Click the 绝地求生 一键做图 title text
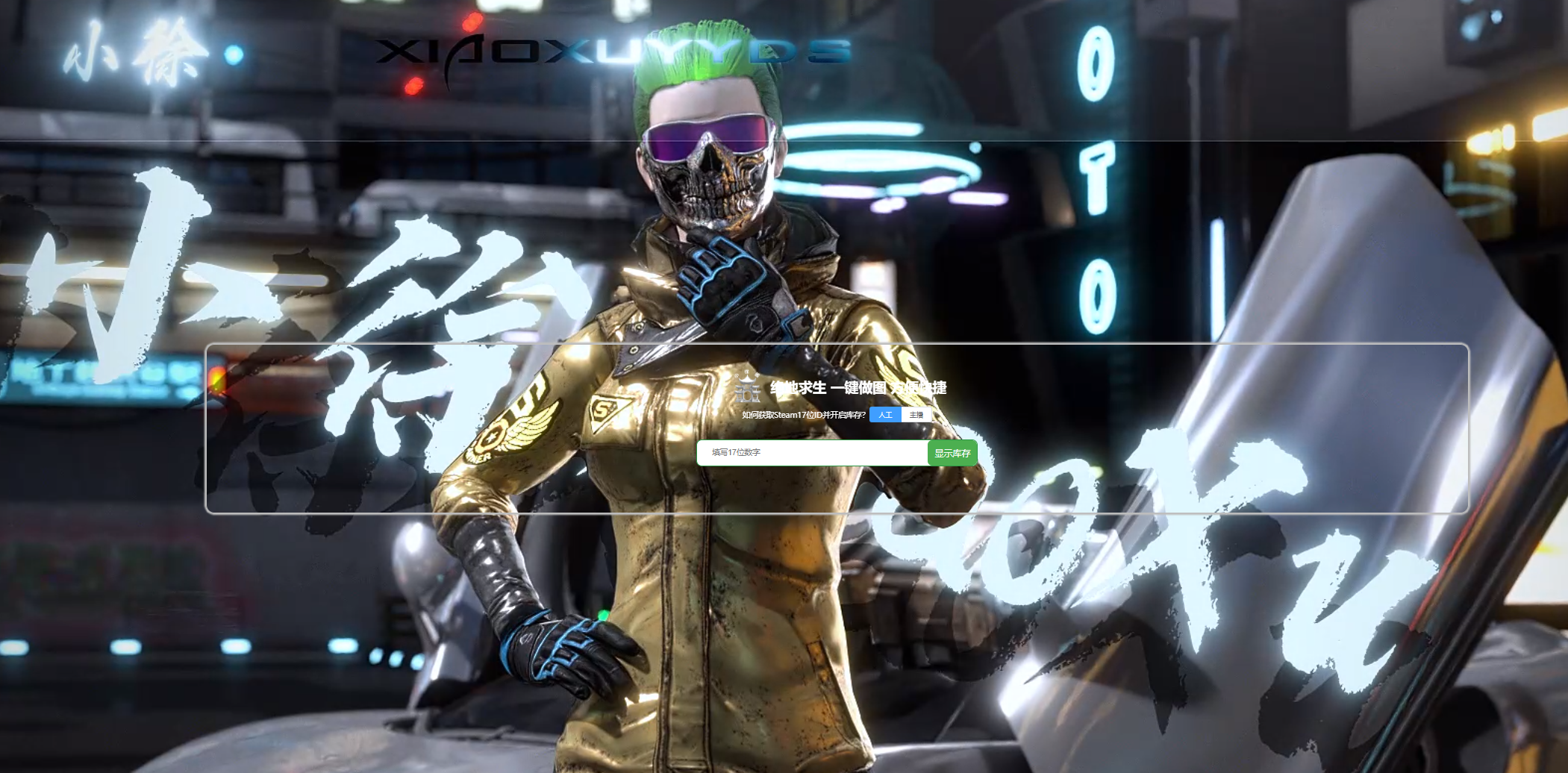The image size is (1568, 773). [858, 389]
